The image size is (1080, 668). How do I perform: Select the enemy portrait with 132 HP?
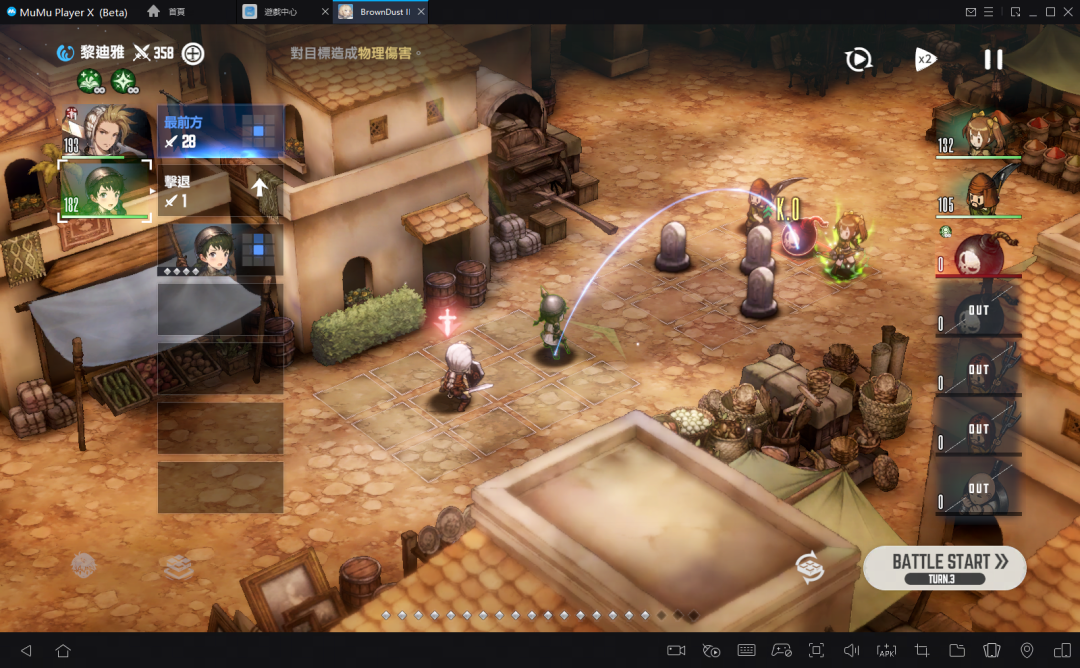click(978, 131)
